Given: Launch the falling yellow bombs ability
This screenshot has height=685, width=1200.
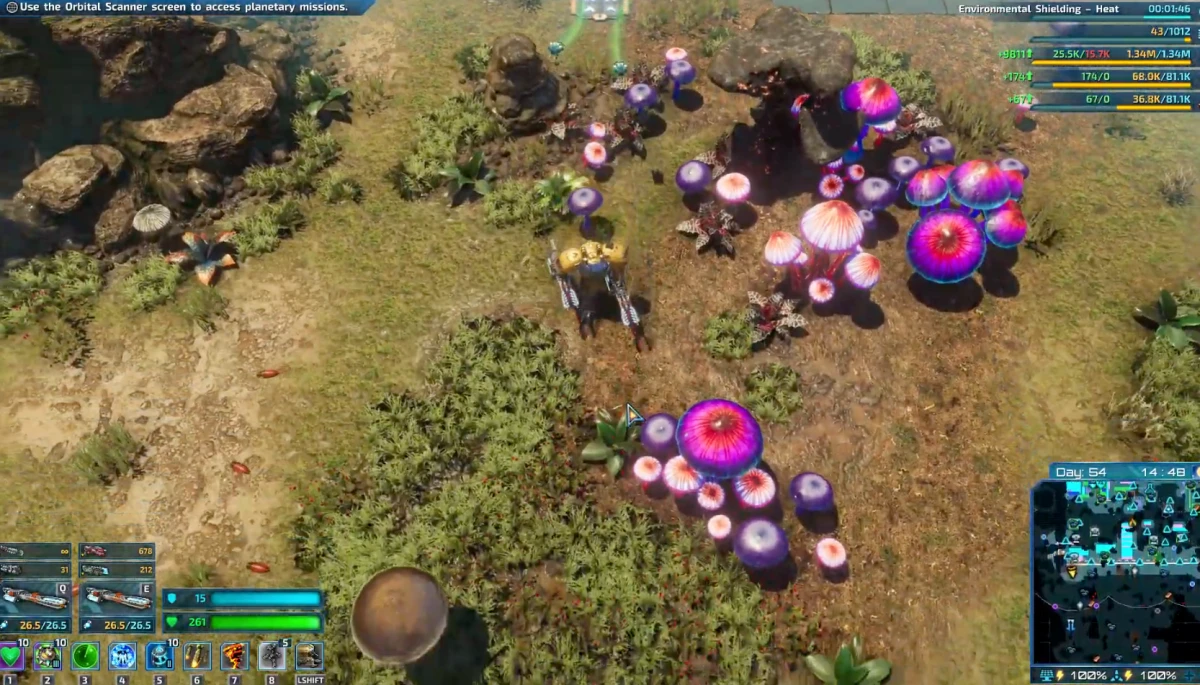Looking at the screenshot, I should point(197,656).
